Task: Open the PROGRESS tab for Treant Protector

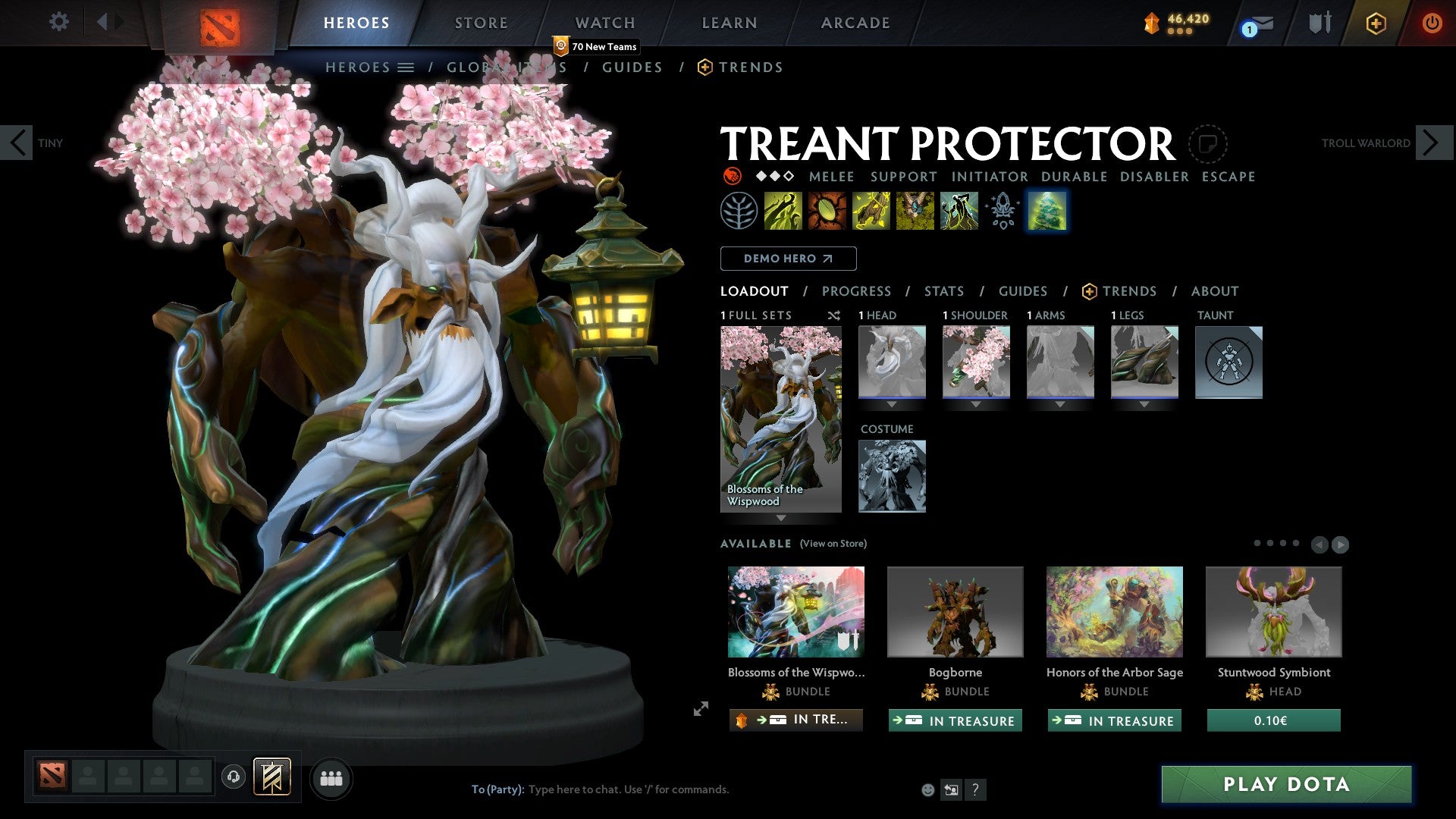Action: click(x=857, y=291)
